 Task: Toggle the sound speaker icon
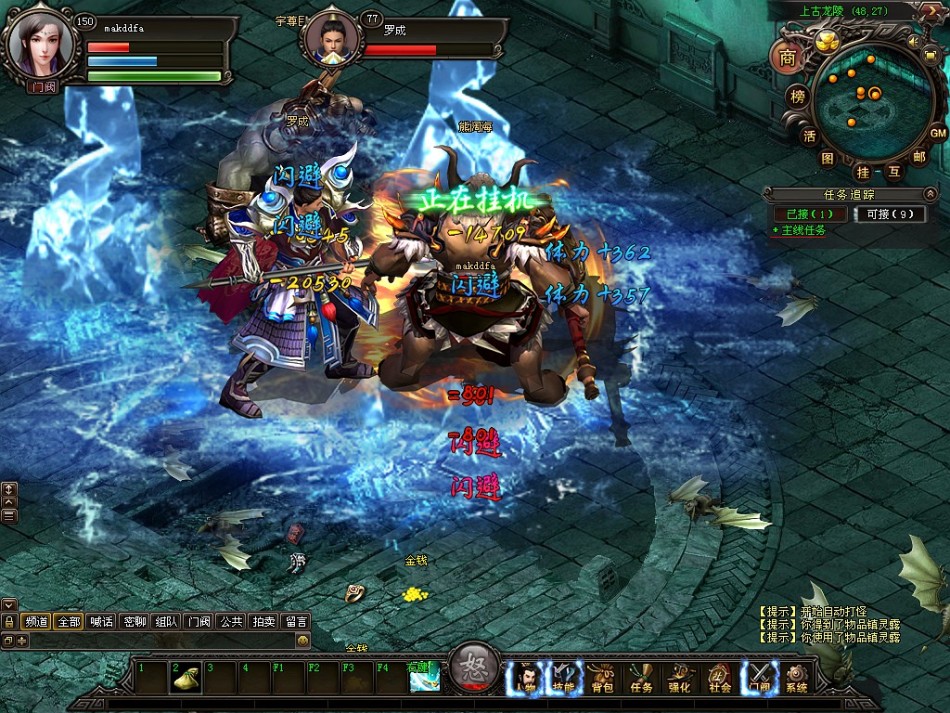pyautogui.click(x=914, y=42)
